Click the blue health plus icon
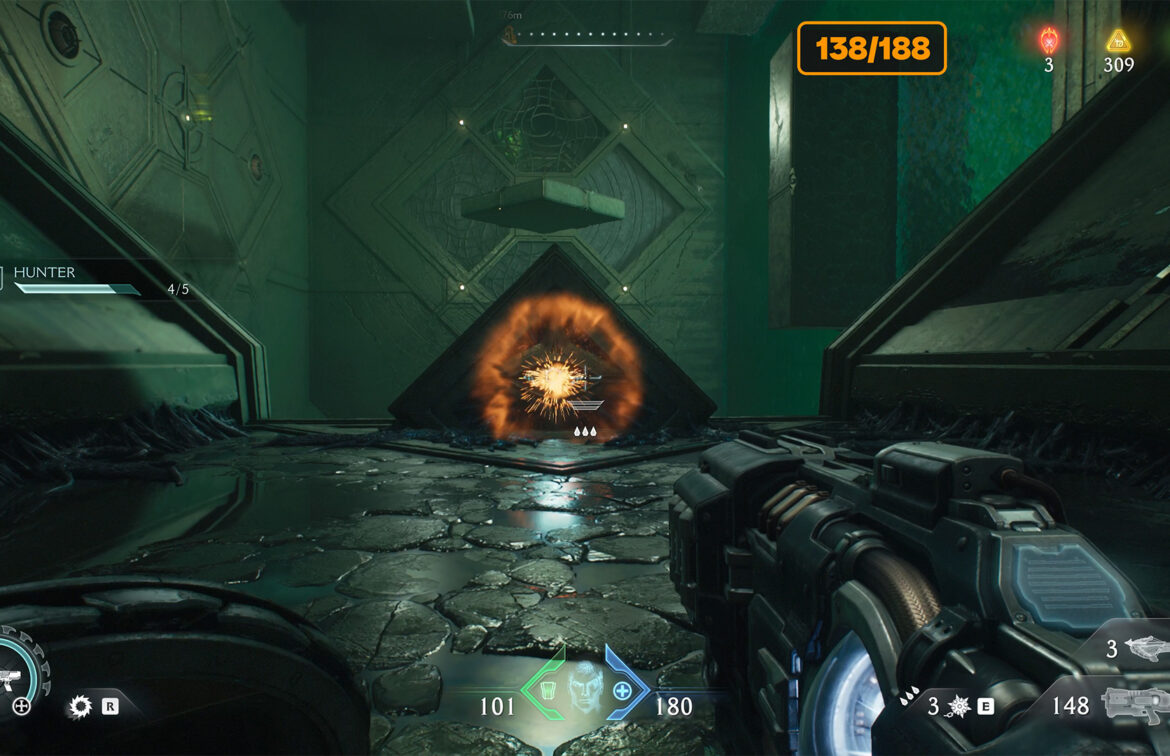 pos(622,691)
